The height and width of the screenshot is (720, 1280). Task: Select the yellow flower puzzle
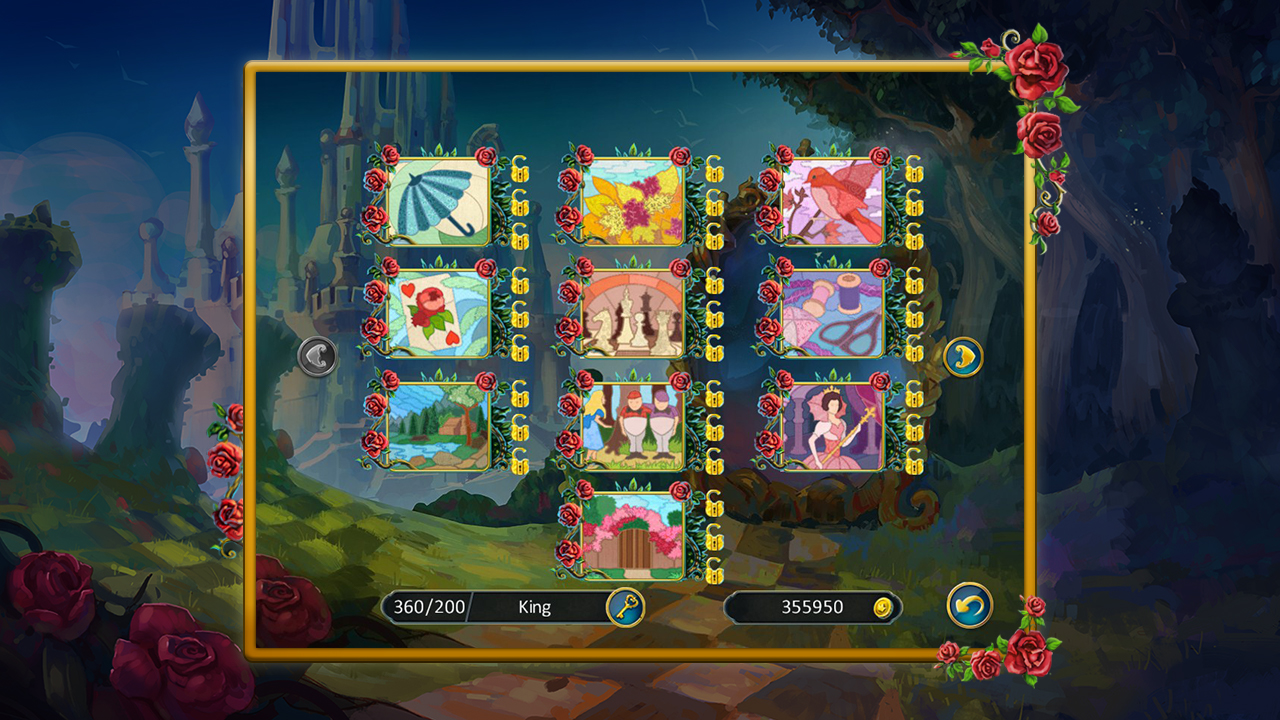click(x=637, y=201)
